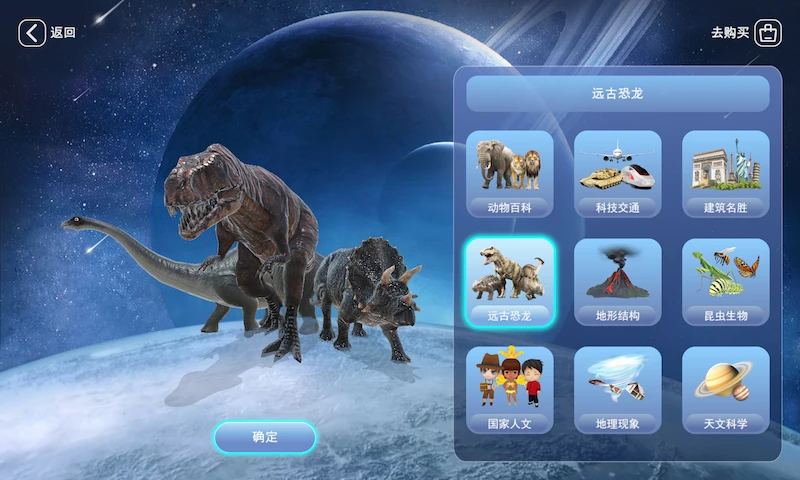Select the 动物百科 animal category
The height and width of the screenshot is (480, 800).
[x=509, y=175]
